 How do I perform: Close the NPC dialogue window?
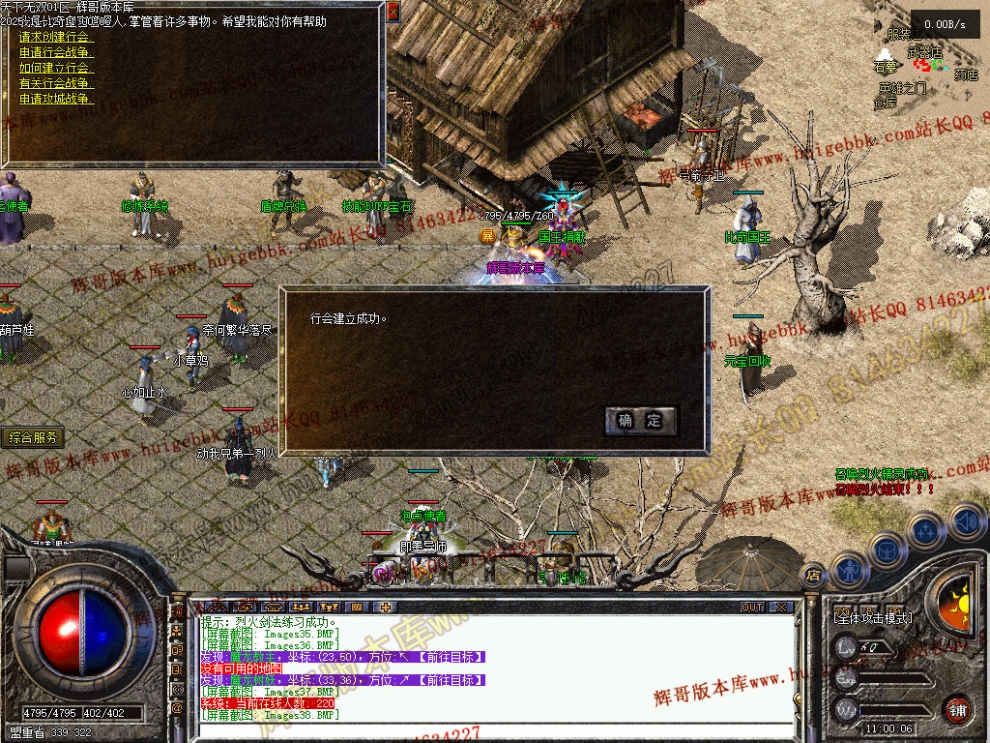click(x=393, y=12)
